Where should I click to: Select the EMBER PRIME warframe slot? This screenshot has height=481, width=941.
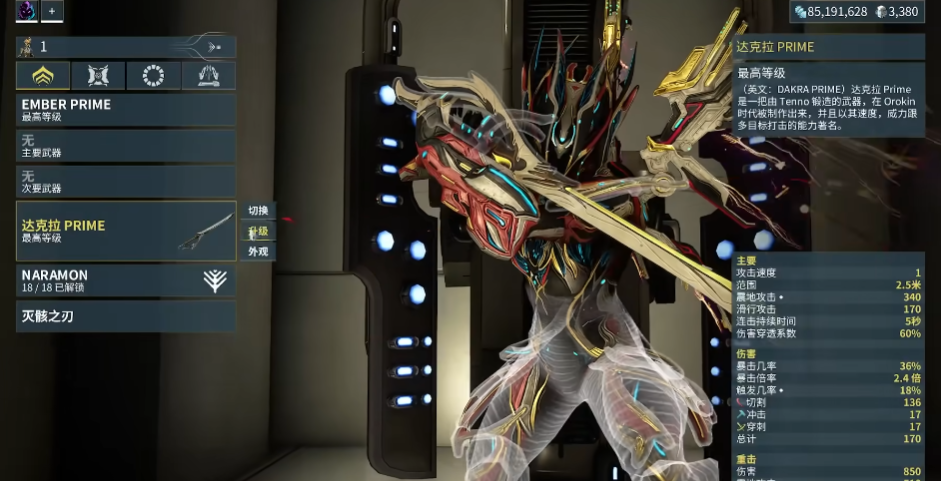click(126, 109)
